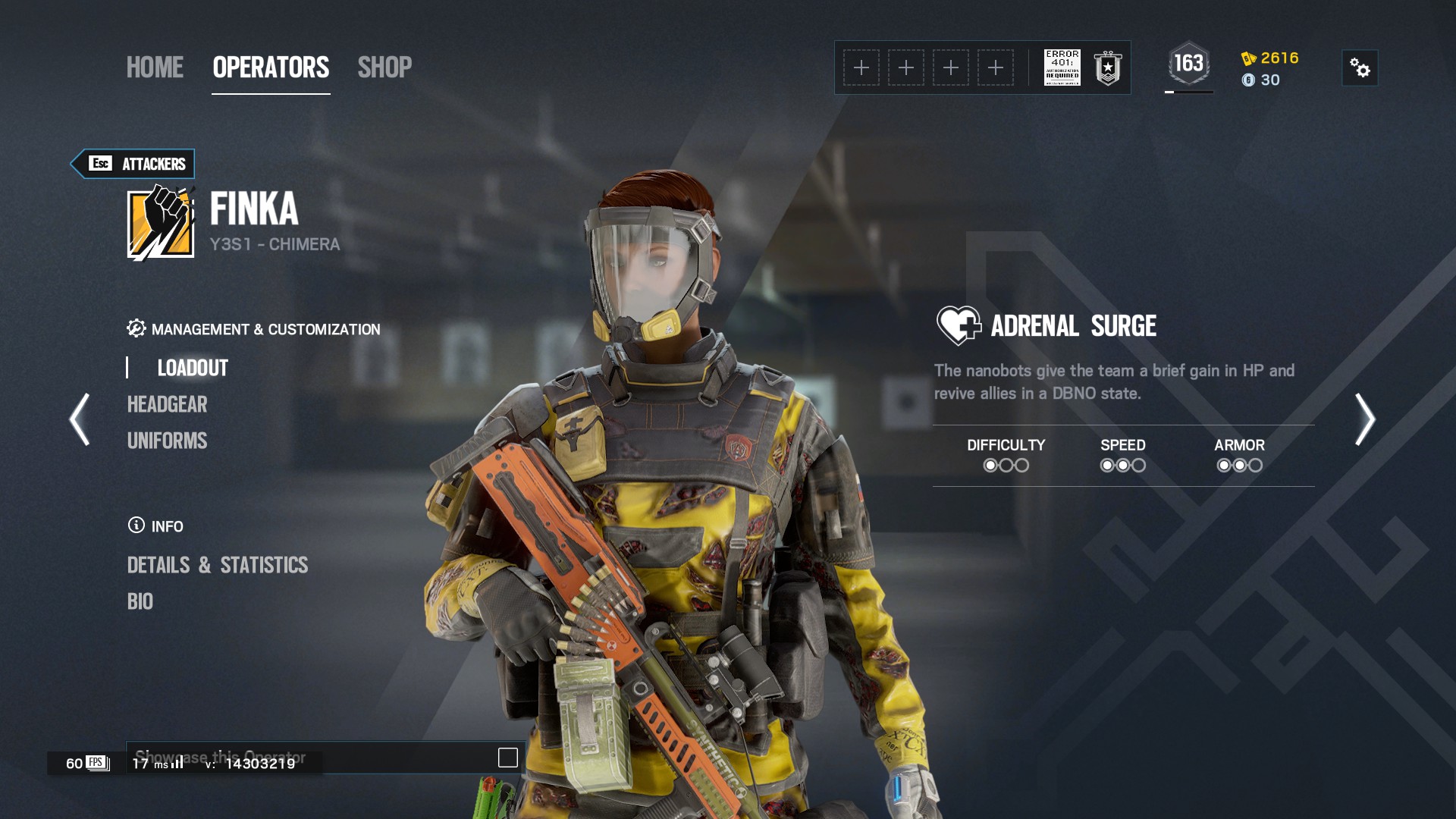Click the Renown currency balance

coord(1271,58)
